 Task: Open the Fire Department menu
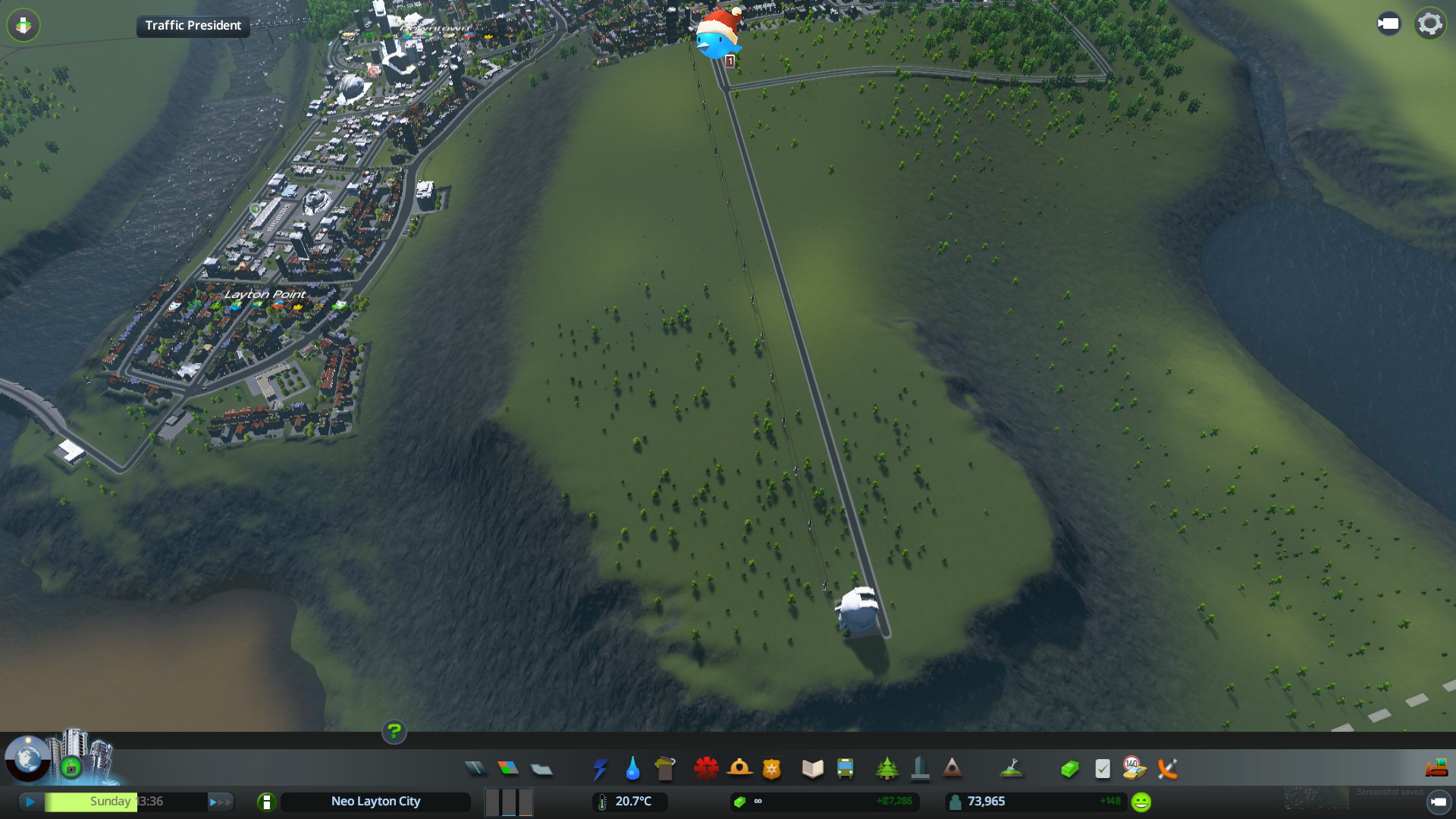(739, 769)
